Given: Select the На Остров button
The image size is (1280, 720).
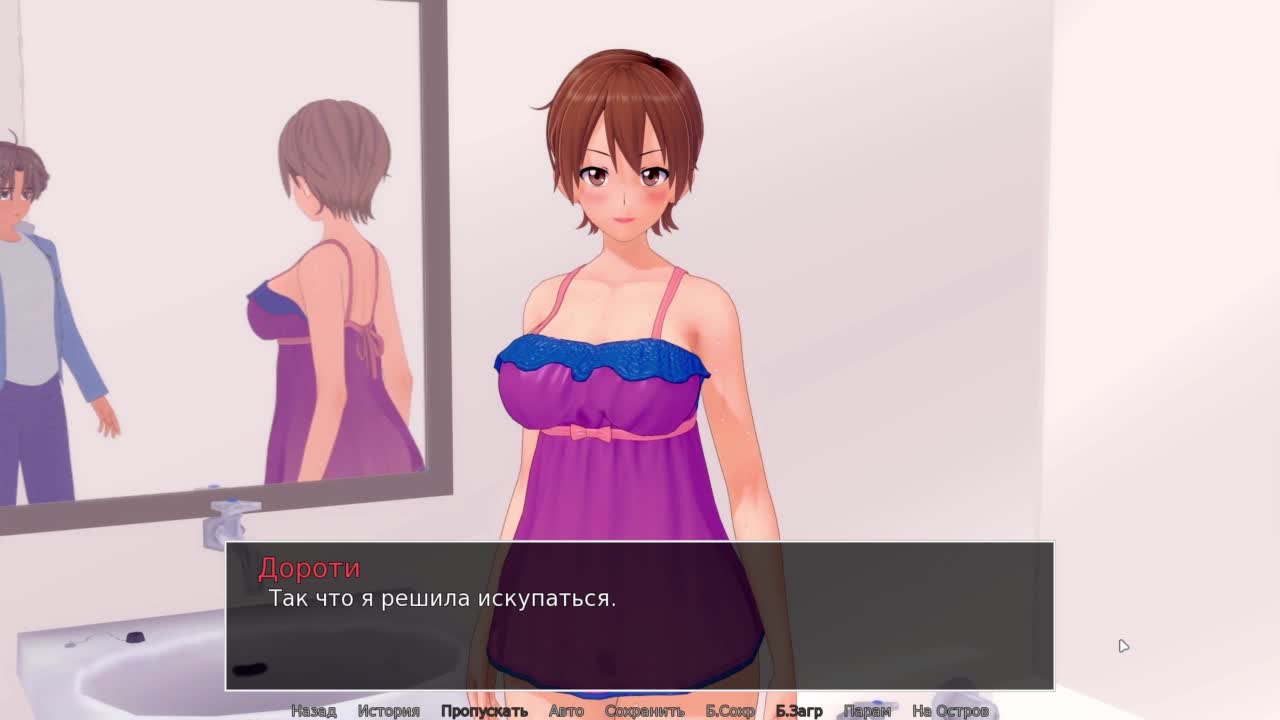Looking at the screenshot, I should click(950, 711).
